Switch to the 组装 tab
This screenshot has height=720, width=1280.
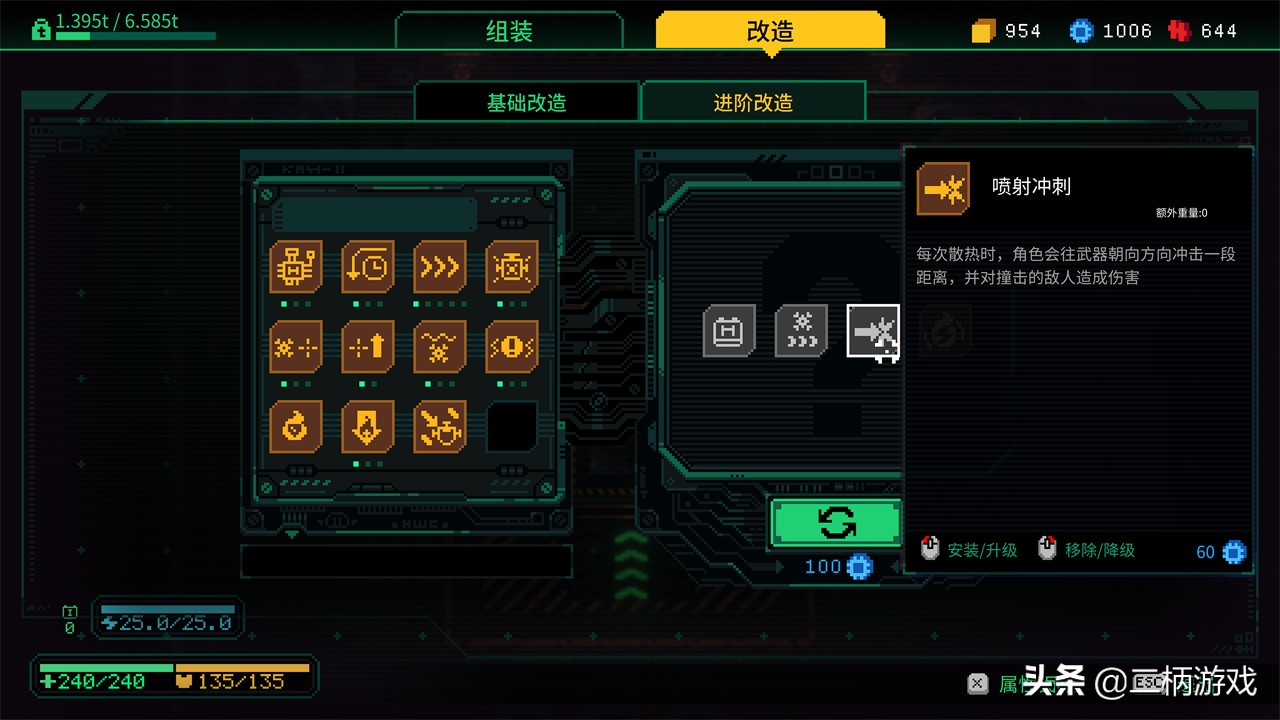[x=509, y=31]
